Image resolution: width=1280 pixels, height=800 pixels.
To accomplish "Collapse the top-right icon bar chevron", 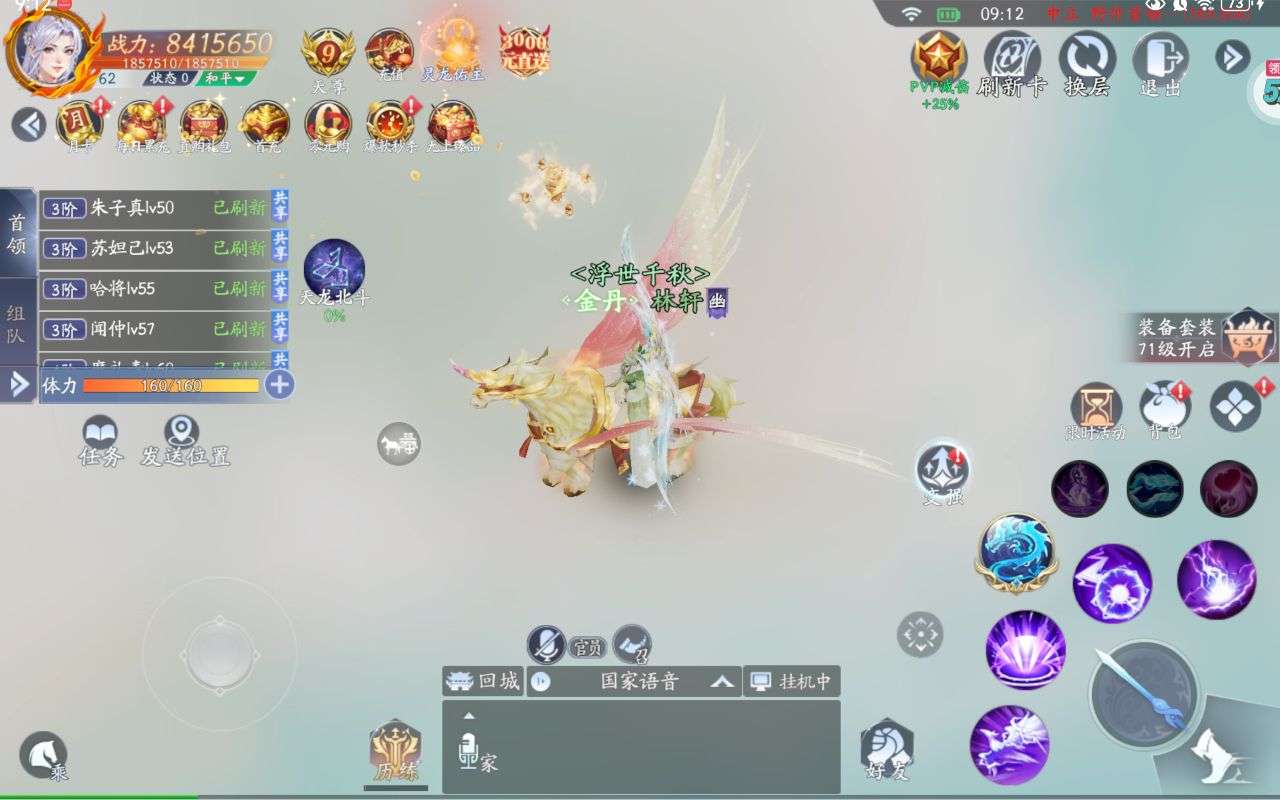I will (x=1232, y=58).
